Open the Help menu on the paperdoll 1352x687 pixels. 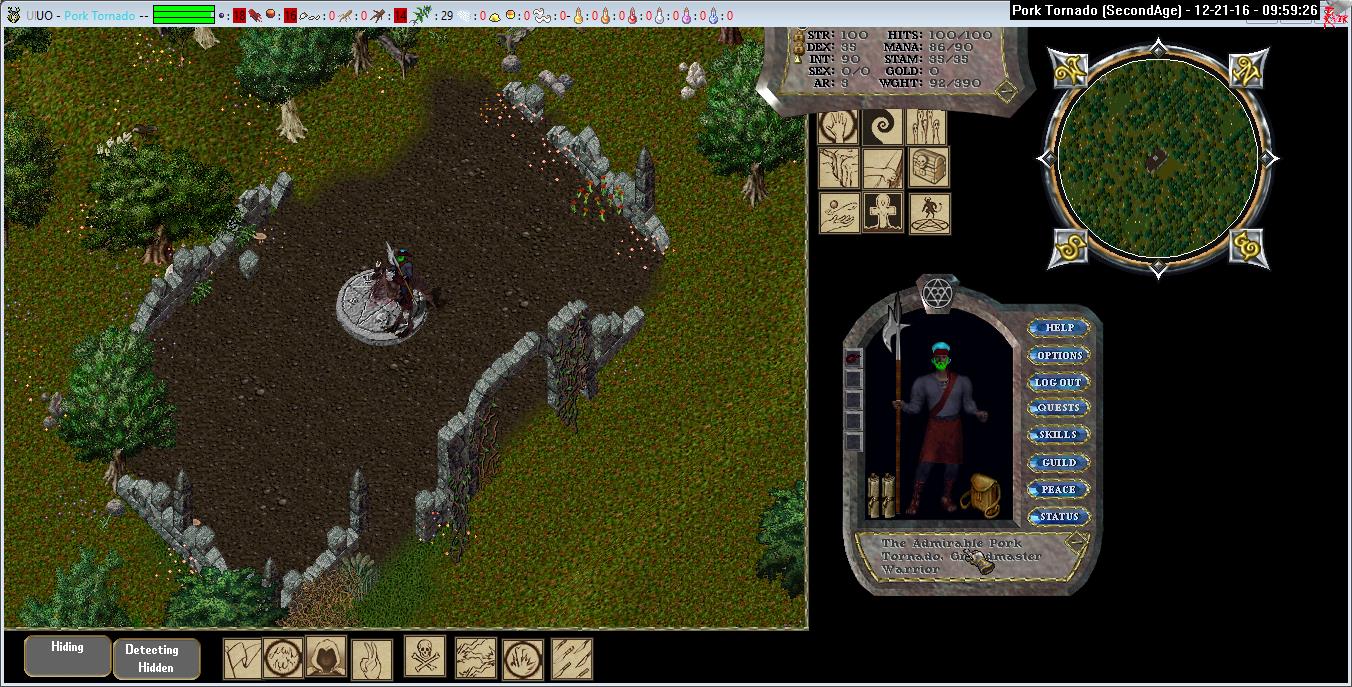tap(1058, 328)
